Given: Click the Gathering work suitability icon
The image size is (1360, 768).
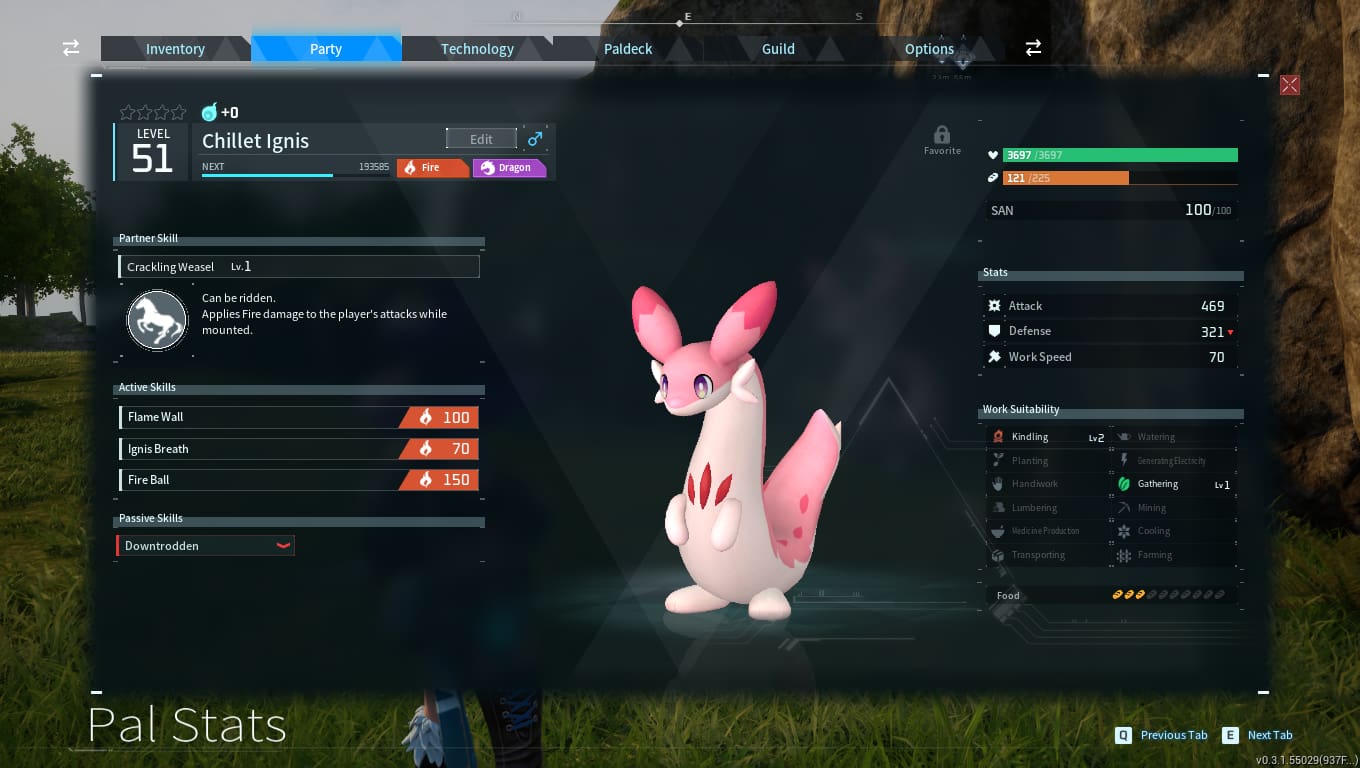Looking at the screenshot, I should [x=1126, y=483].
